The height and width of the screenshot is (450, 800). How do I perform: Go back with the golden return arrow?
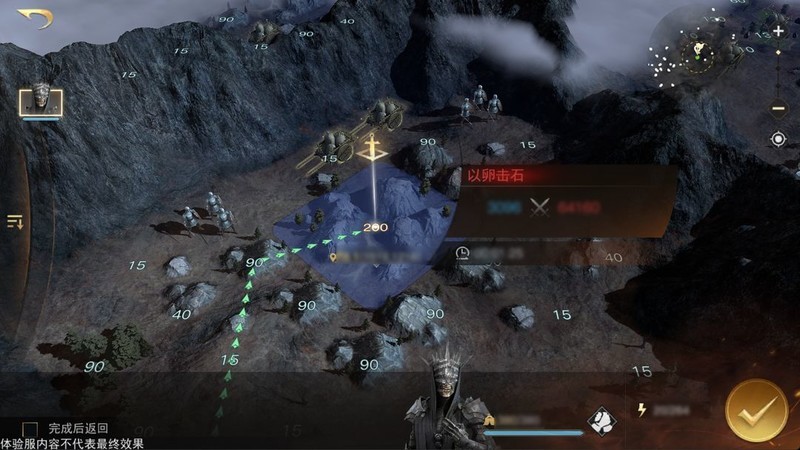[34, 18]
